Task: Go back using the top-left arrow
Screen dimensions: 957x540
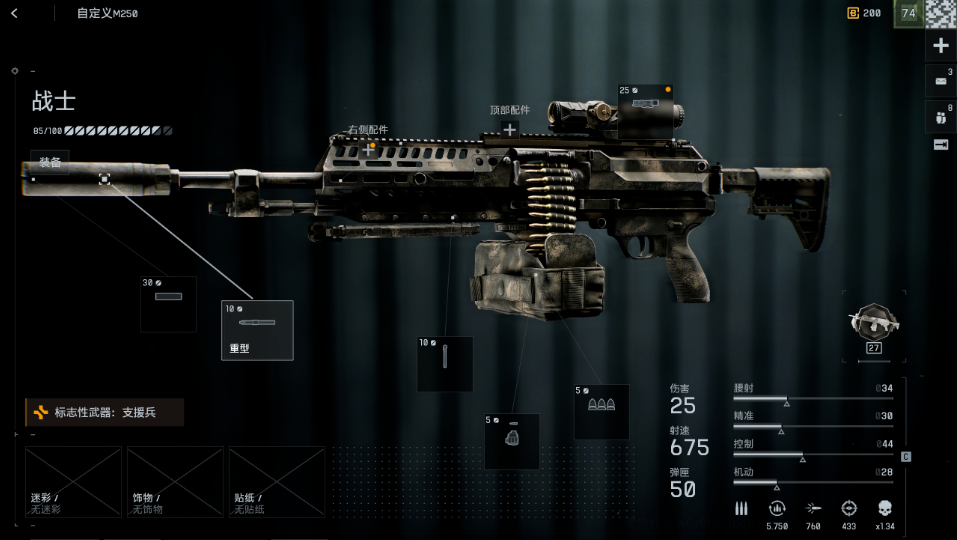Action: tap(14, 13)
